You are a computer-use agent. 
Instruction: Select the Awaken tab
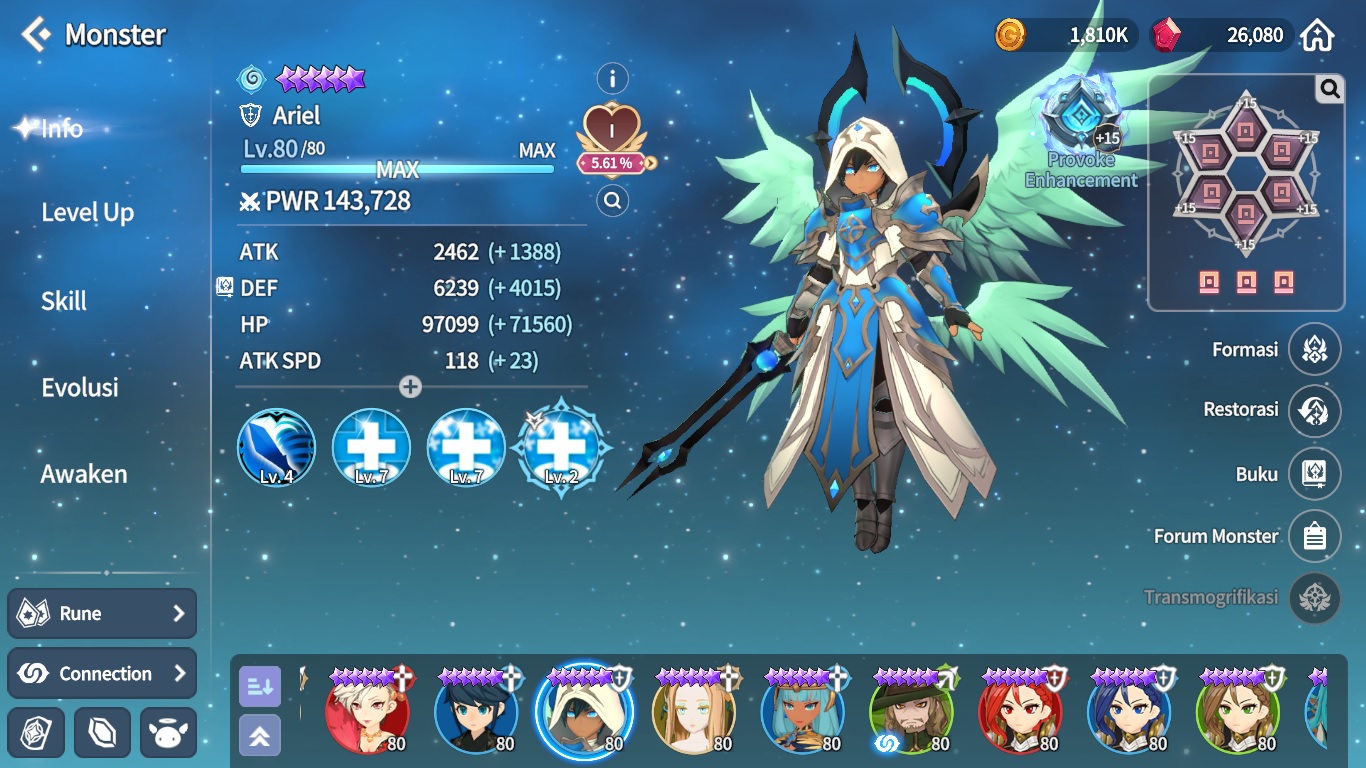(x=84, y=474)
